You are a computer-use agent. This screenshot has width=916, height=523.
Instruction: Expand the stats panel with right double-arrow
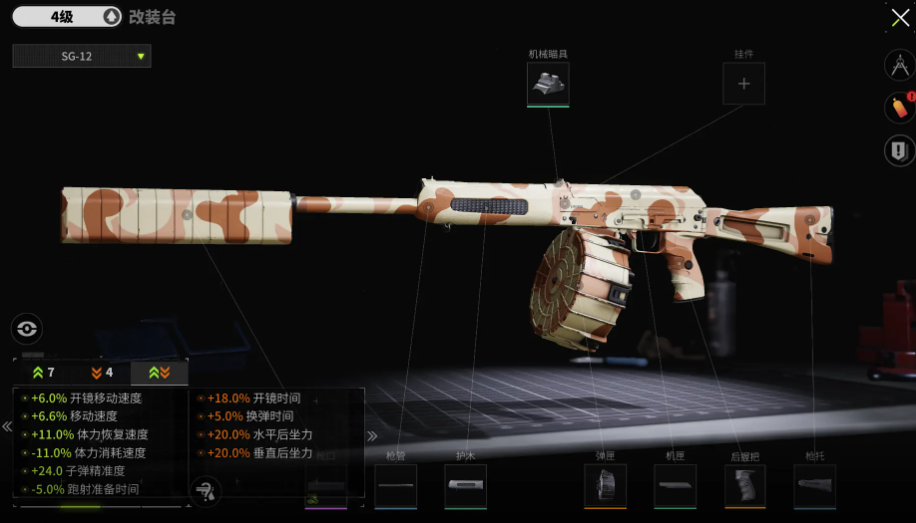coord(372,435)
